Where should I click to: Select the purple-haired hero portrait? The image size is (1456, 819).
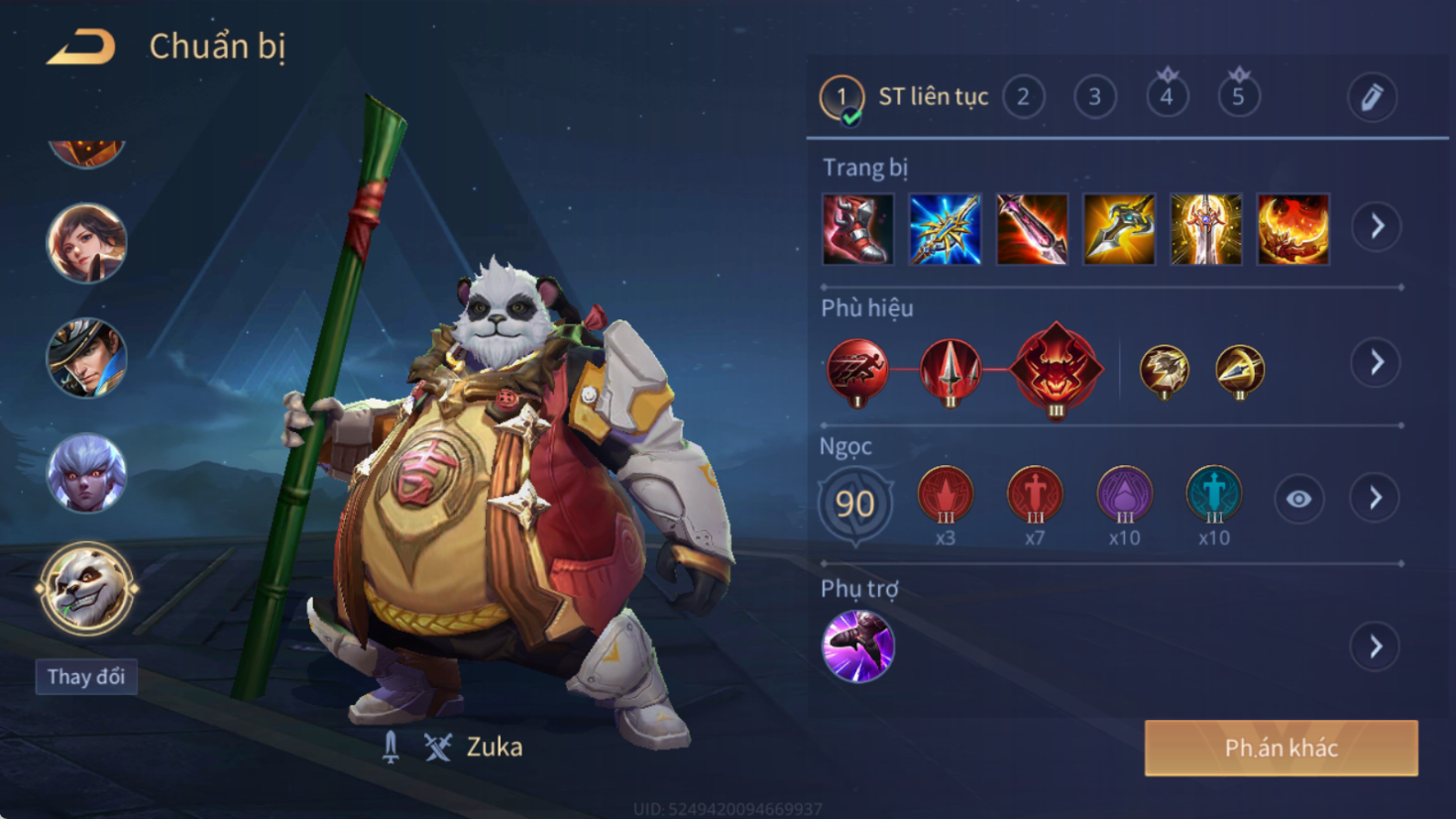pos(87,473)
